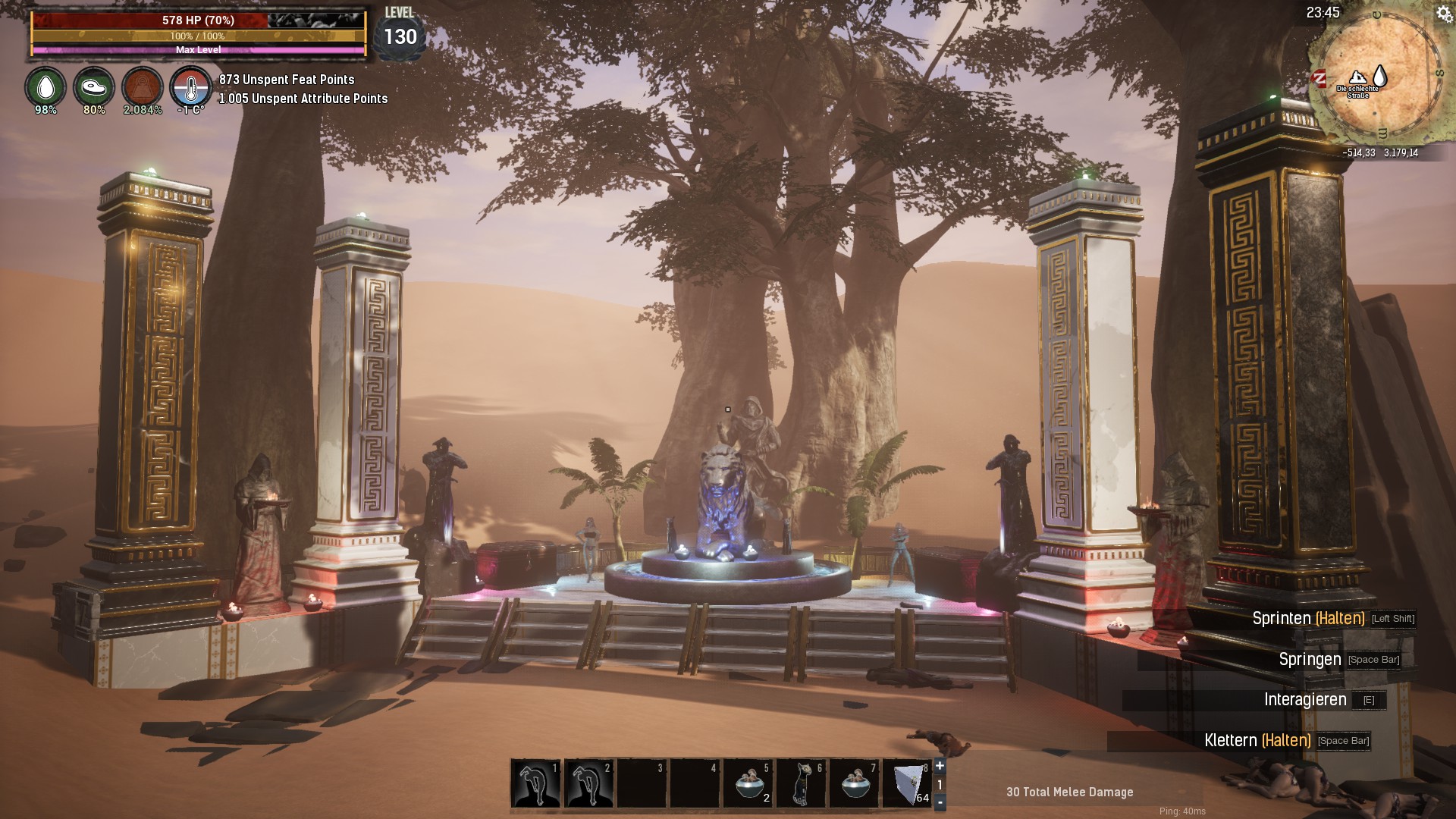Activate the emote in hotbar slot 2
This screenshot has height=819, width=1456.
(589, 784)
